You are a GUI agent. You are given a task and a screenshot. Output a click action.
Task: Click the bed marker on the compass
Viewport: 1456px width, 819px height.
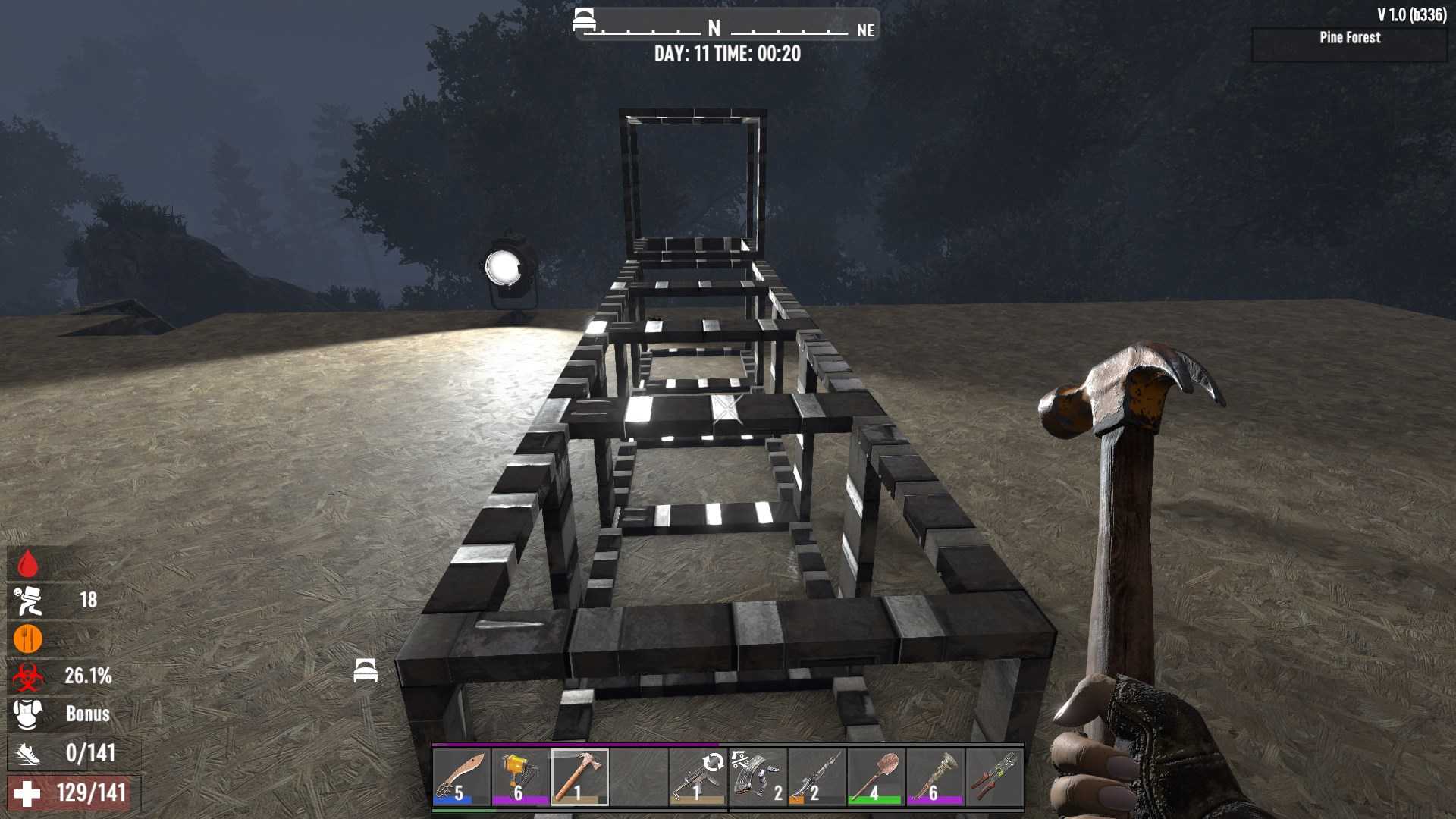pos(584,20)
